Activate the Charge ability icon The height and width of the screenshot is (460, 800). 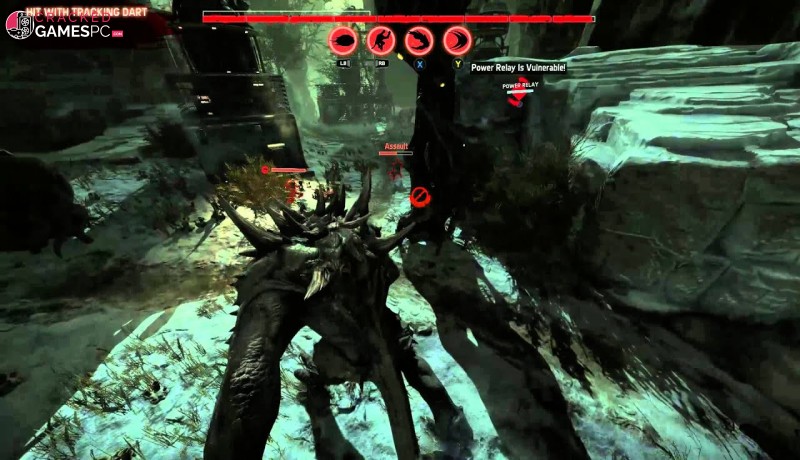[x=457, y=40]
